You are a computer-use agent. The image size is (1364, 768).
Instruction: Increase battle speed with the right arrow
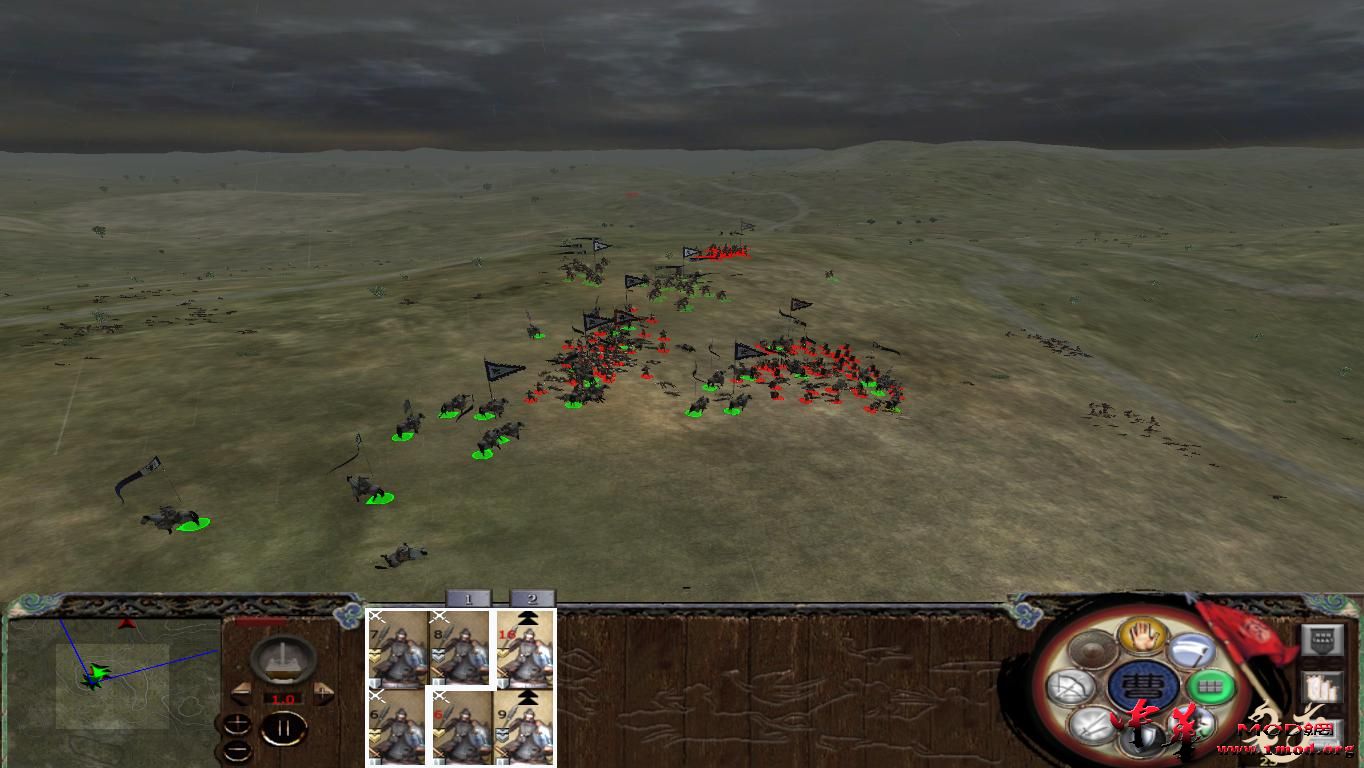(323, 692)
